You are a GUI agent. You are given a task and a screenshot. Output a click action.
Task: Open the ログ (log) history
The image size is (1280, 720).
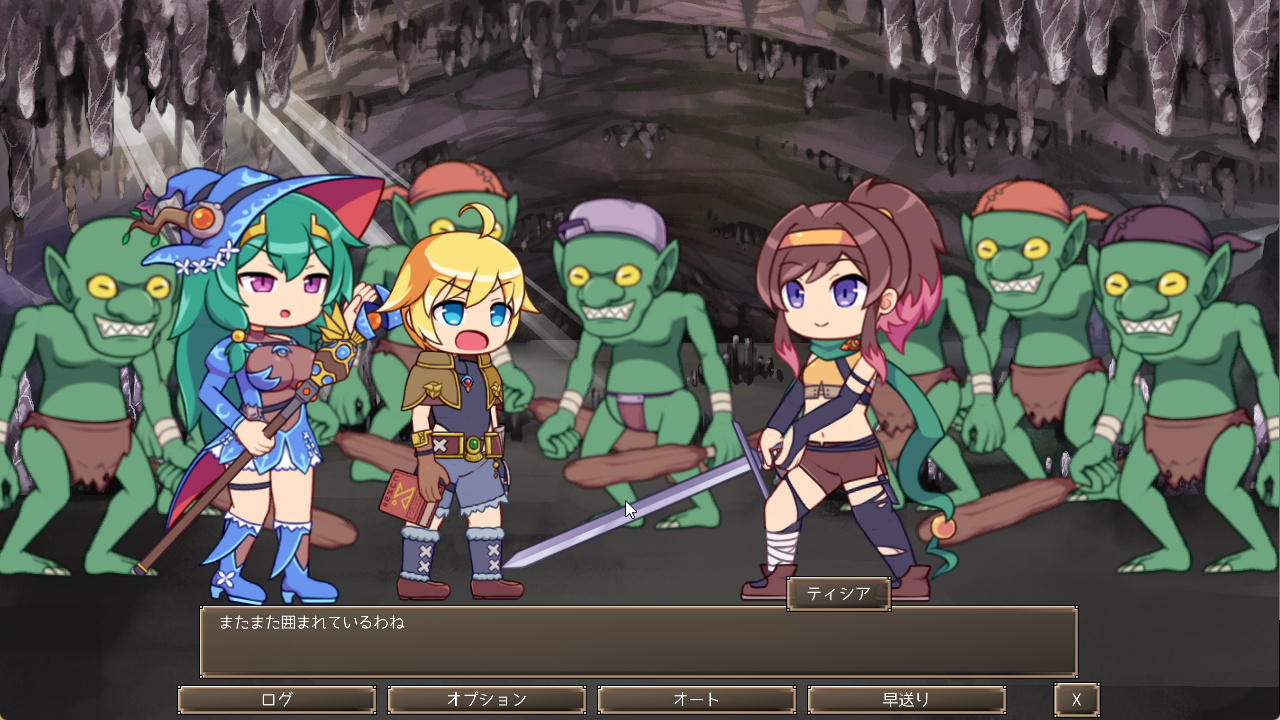pos(277,700)
